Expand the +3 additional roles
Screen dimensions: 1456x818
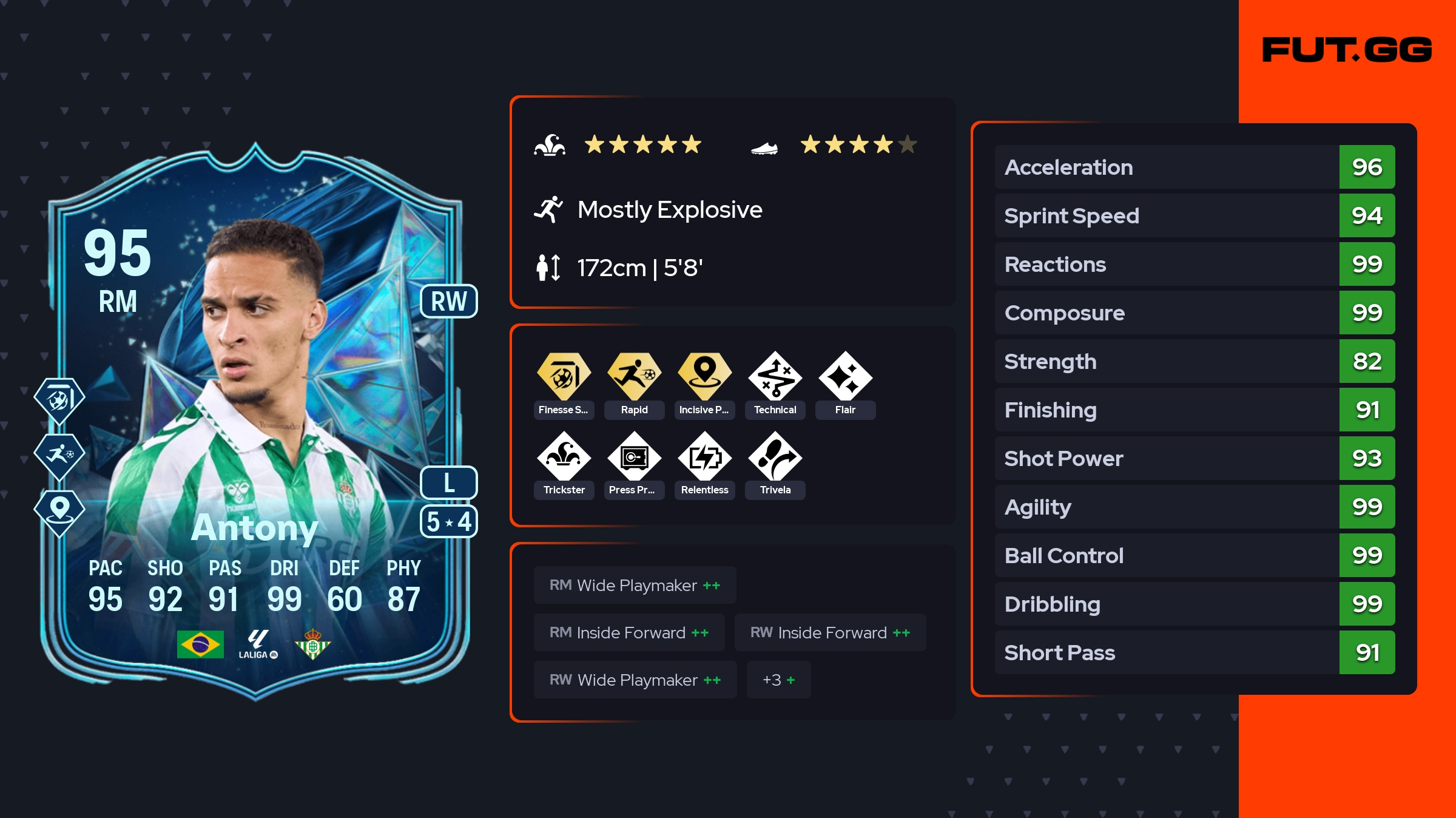pos(778,680)
